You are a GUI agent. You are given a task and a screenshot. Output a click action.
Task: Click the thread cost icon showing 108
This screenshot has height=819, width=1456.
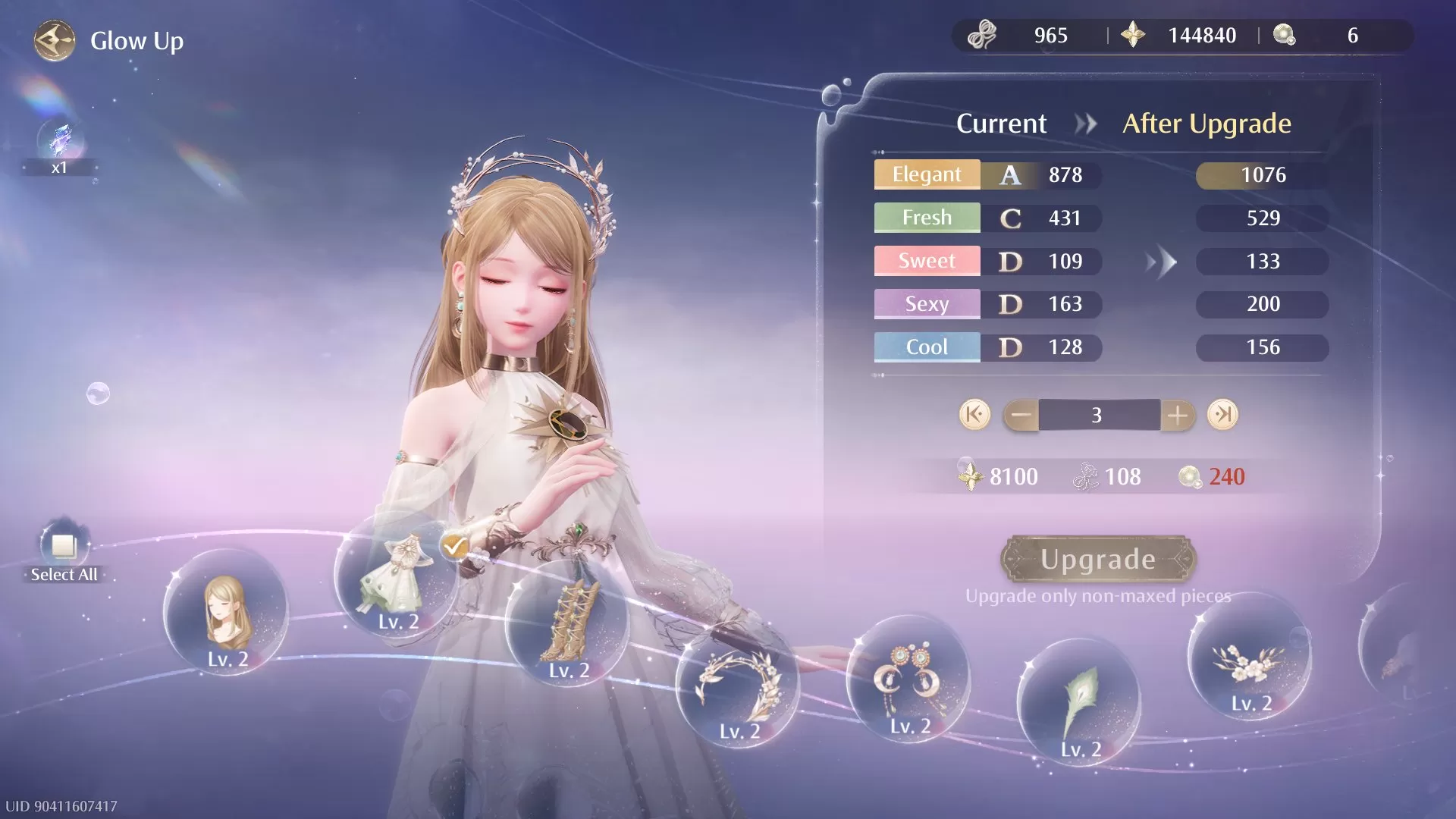coord(1086,476)
